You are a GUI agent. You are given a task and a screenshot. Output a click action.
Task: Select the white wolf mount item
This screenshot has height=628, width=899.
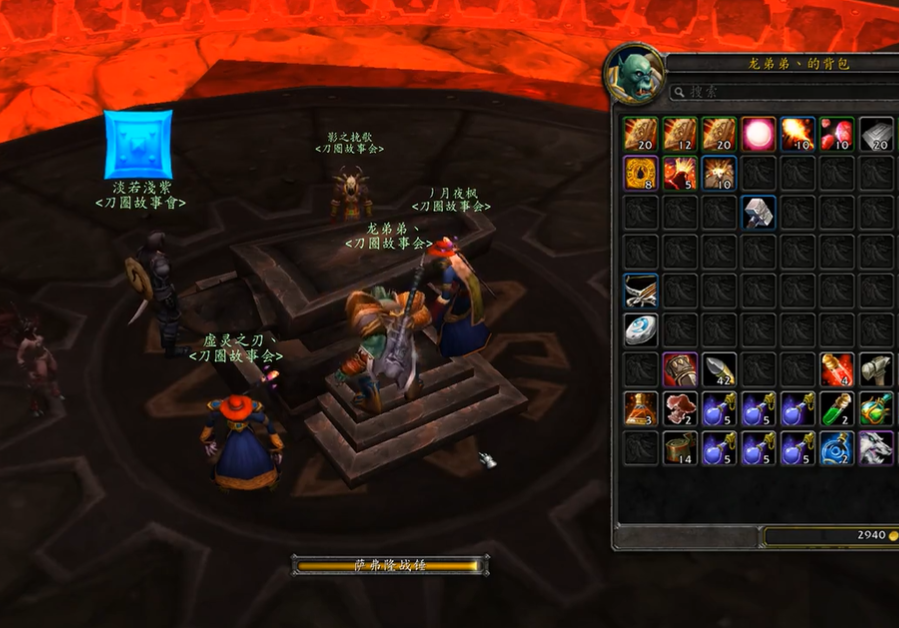876,447
